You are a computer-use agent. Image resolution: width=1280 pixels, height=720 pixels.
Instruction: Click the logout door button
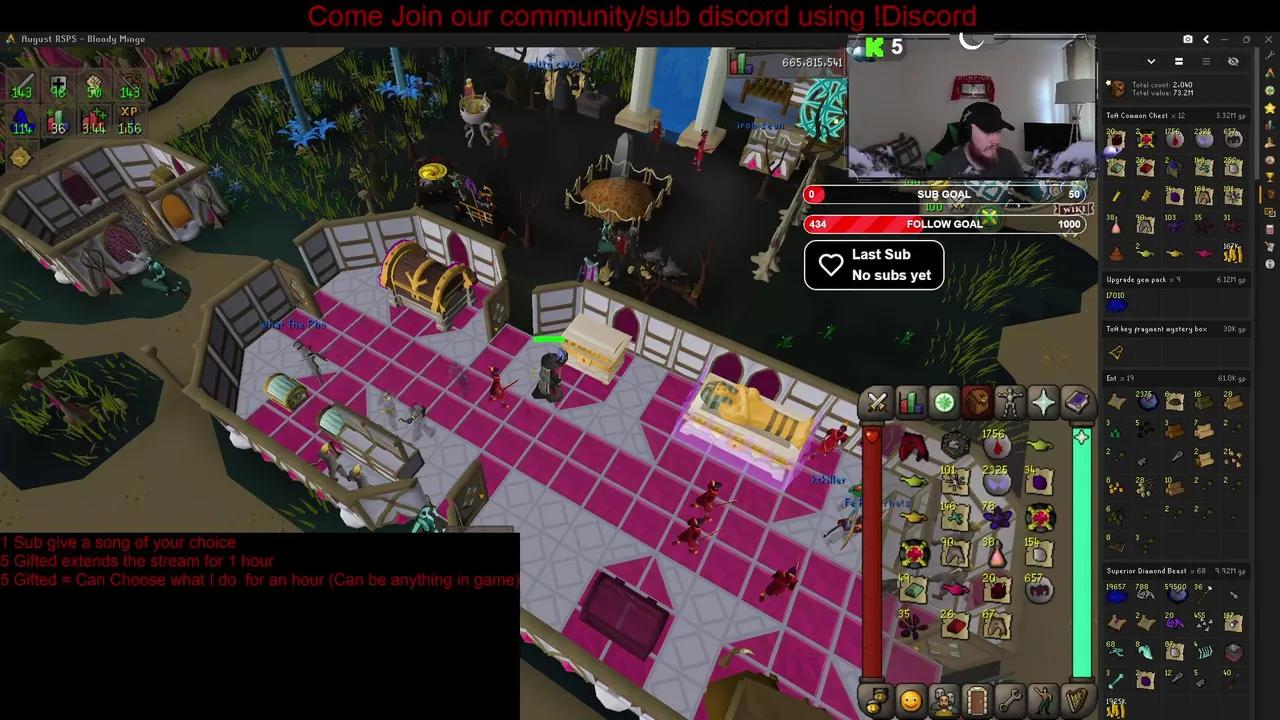click(x=975, y=701)
